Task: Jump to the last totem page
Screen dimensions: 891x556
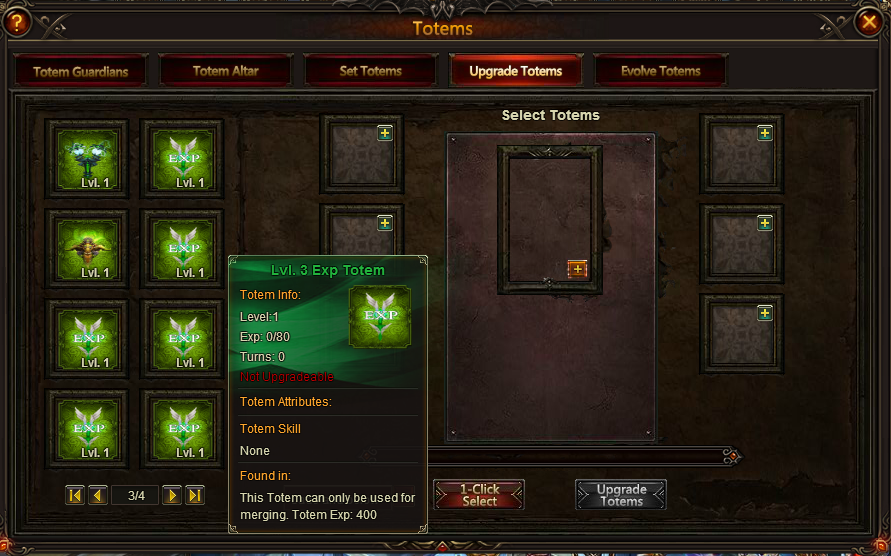Action: pyautogui.click(x=195, y=495)
